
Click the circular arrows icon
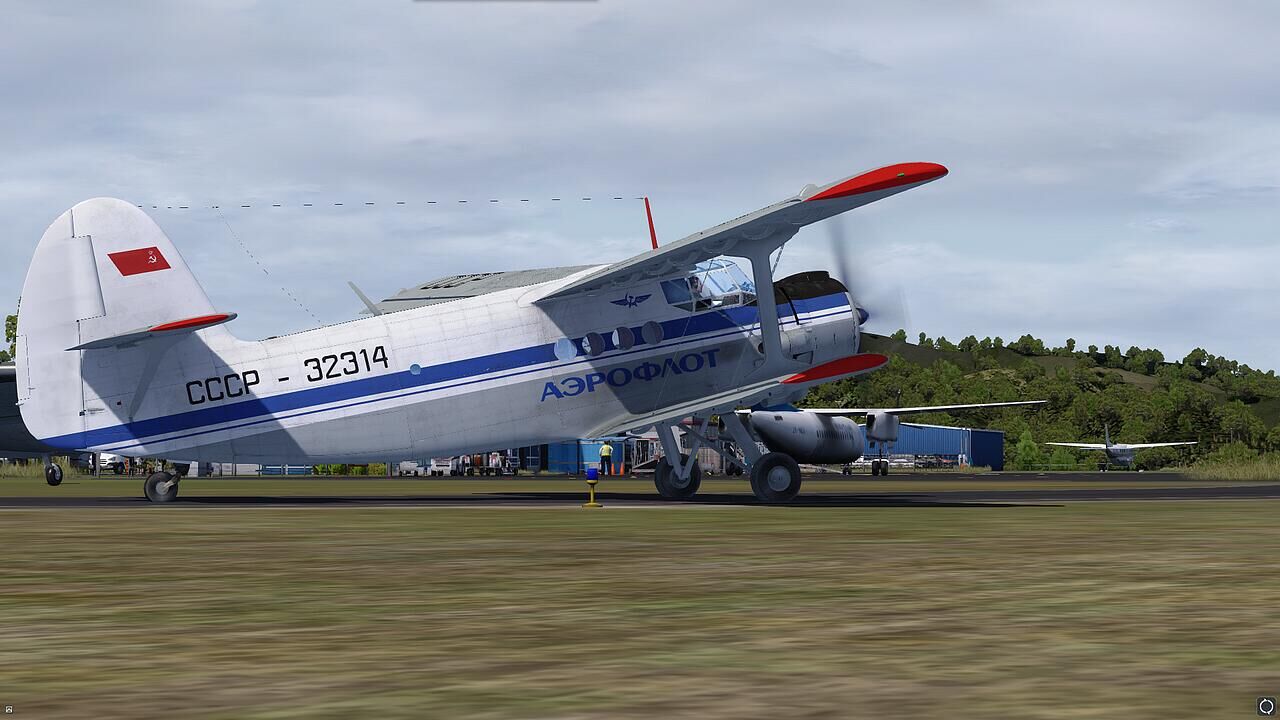click(x=1266, y=707)
